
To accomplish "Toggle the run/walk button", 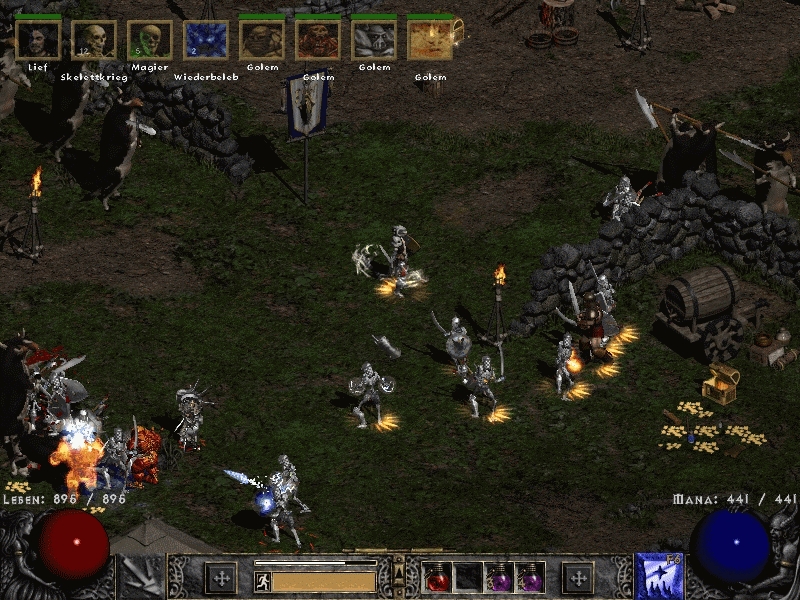I will (262, 580).
